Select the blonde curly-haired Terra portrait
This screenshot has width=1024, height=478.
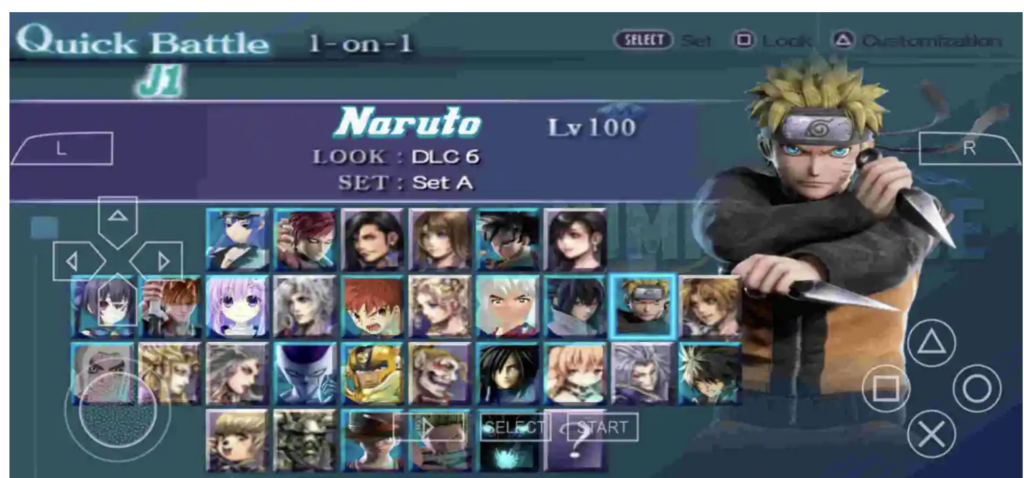(x=440, y=305)
